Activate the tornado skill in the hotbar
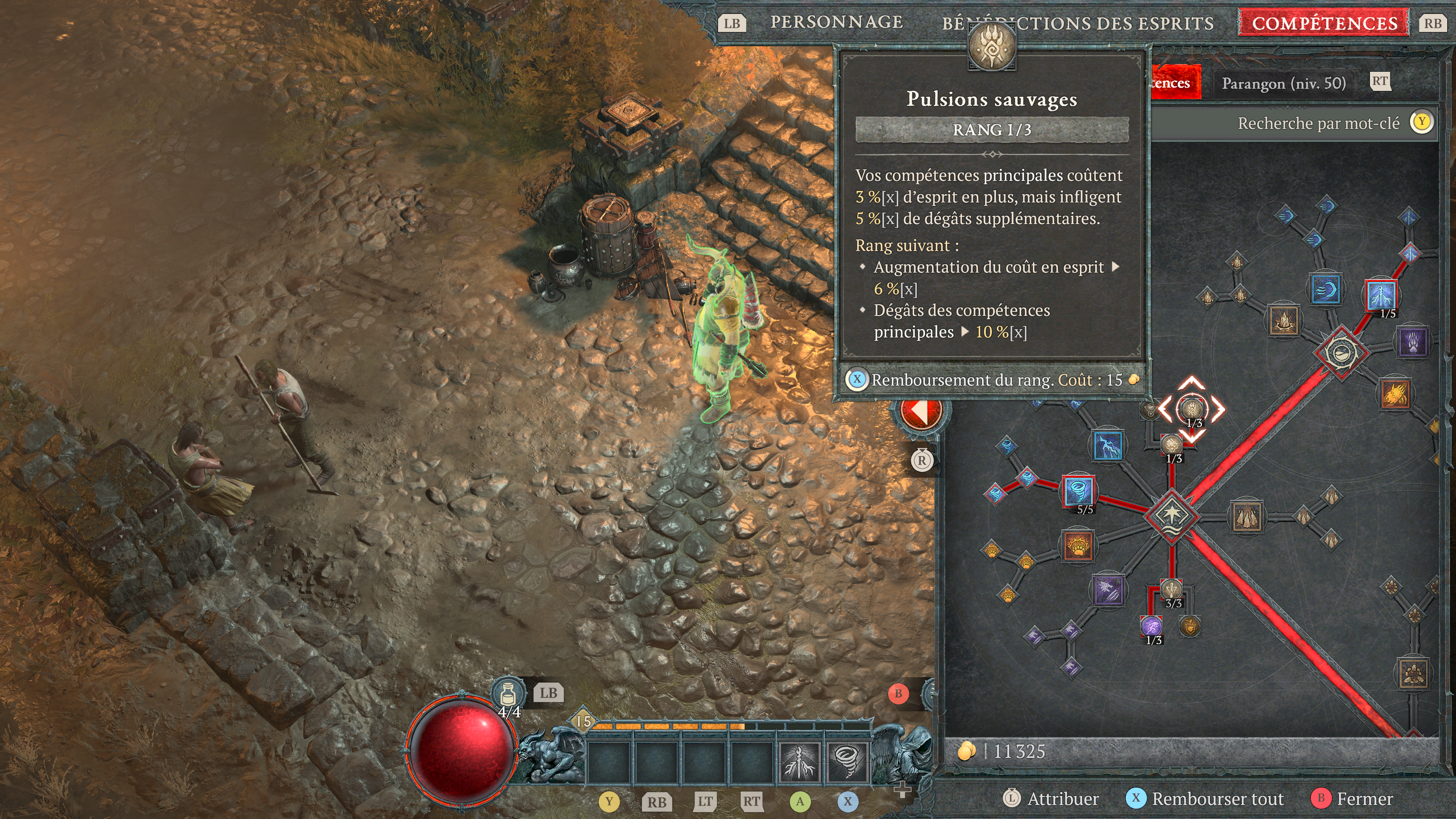 847,761
